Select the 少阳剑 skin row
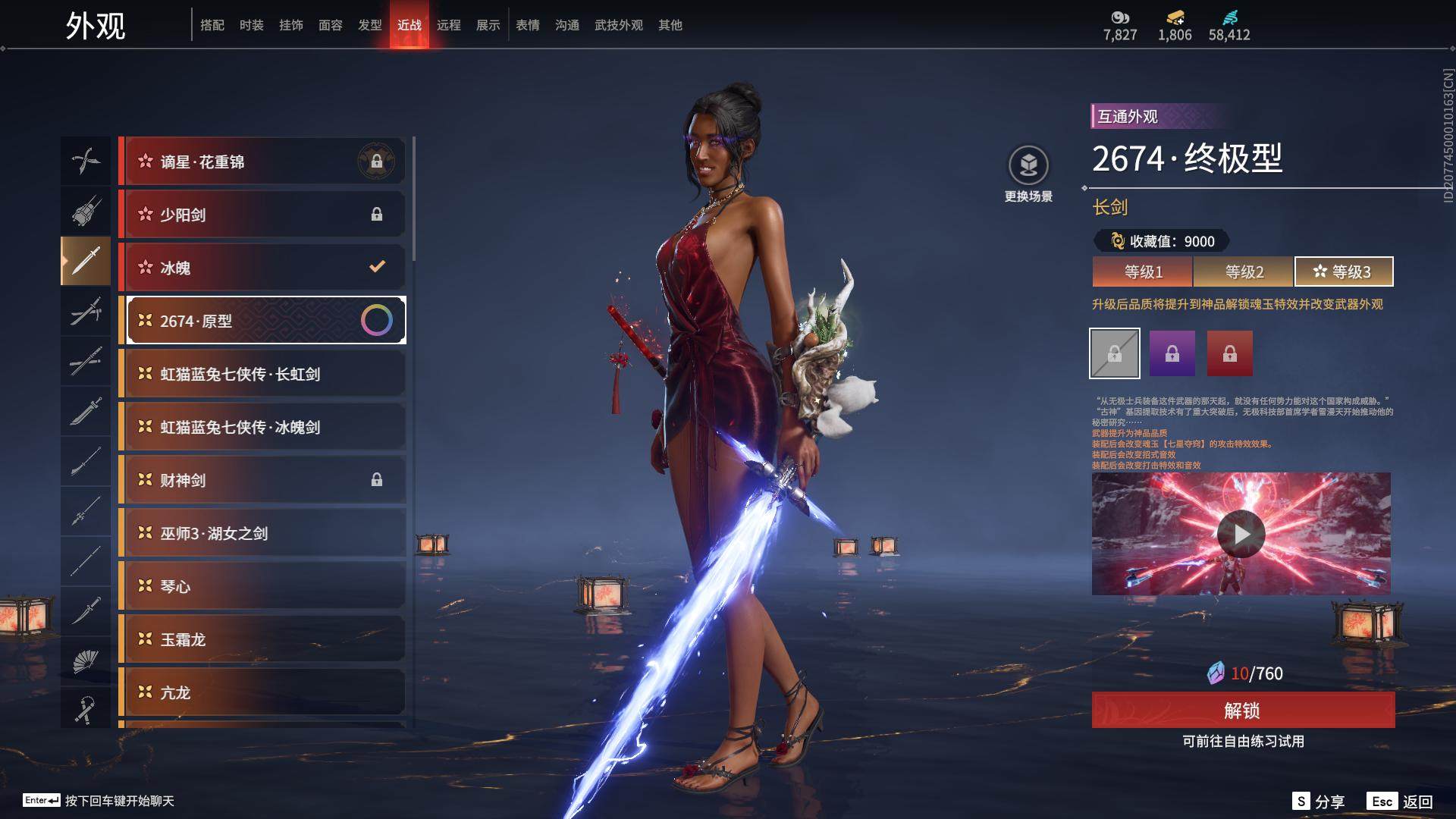 pos(262,215)
